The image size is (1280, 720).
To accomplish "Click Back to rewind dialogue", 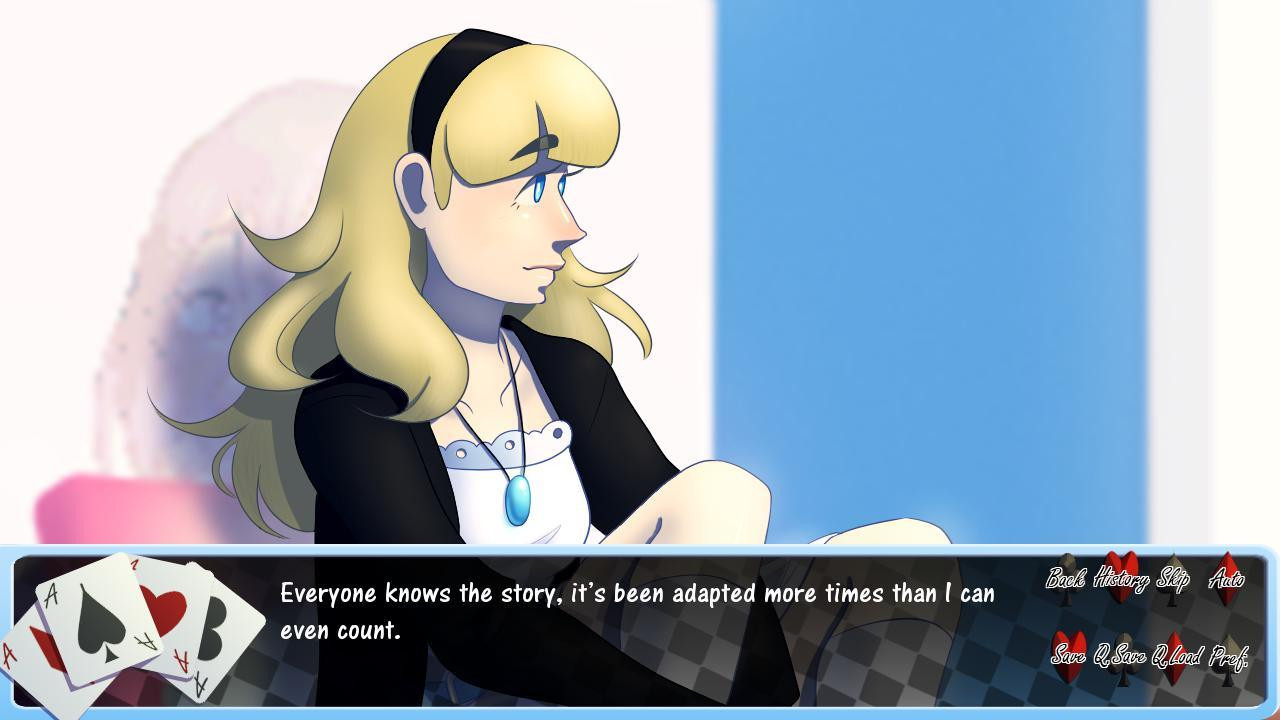I will pyautogui.click(x=1067, y=578).
